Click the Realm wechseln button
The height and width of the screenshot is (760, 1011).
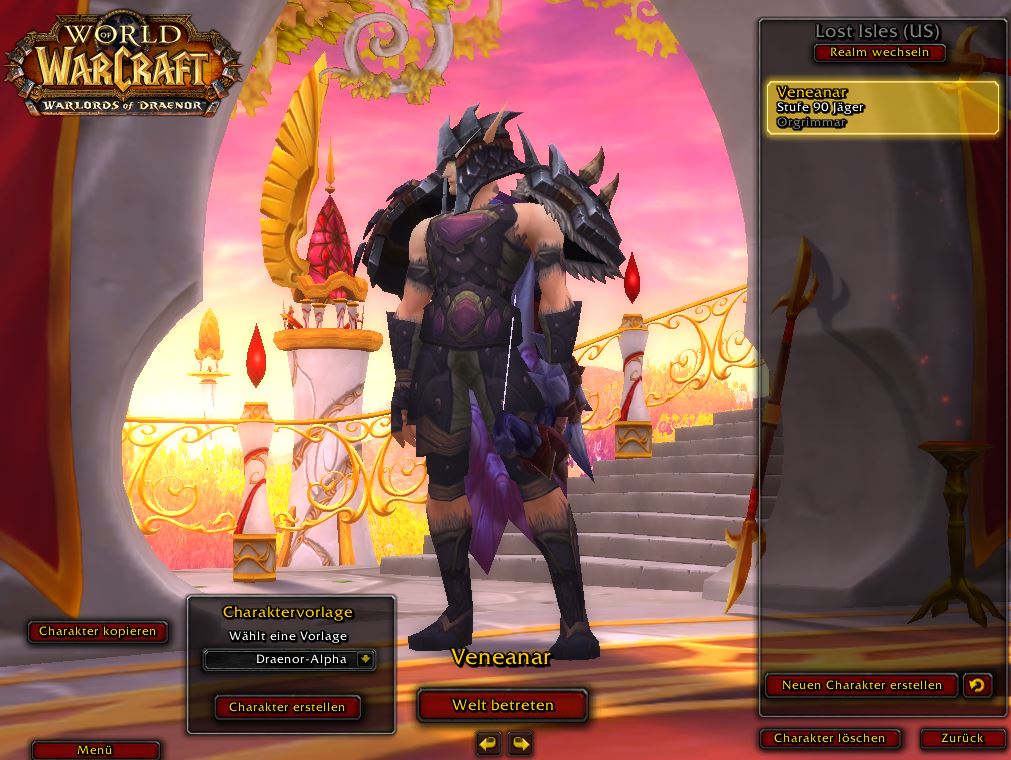tap(879, 52)
